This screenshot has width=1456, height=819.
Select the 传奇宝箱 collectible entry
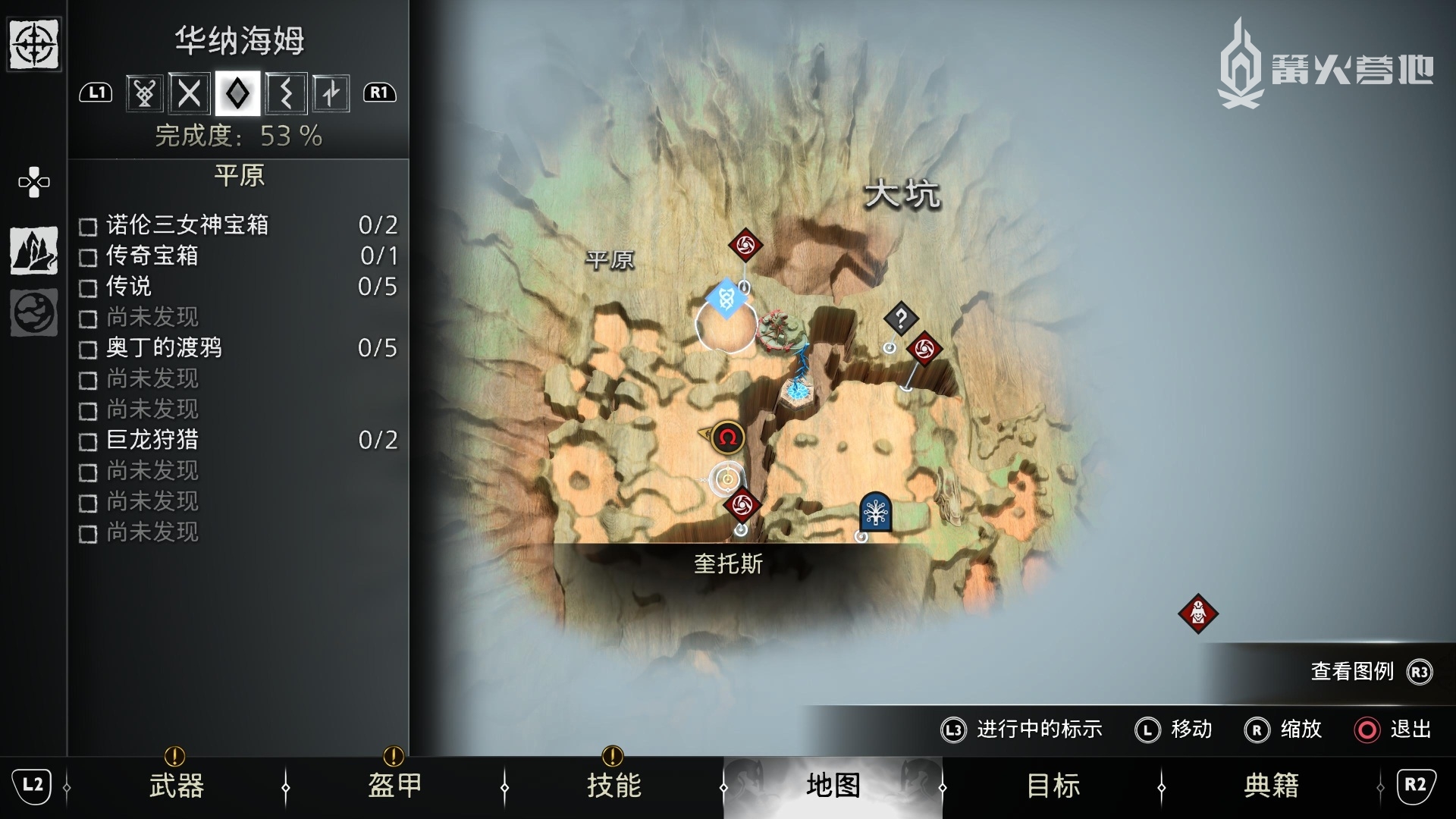click(239, 256)
